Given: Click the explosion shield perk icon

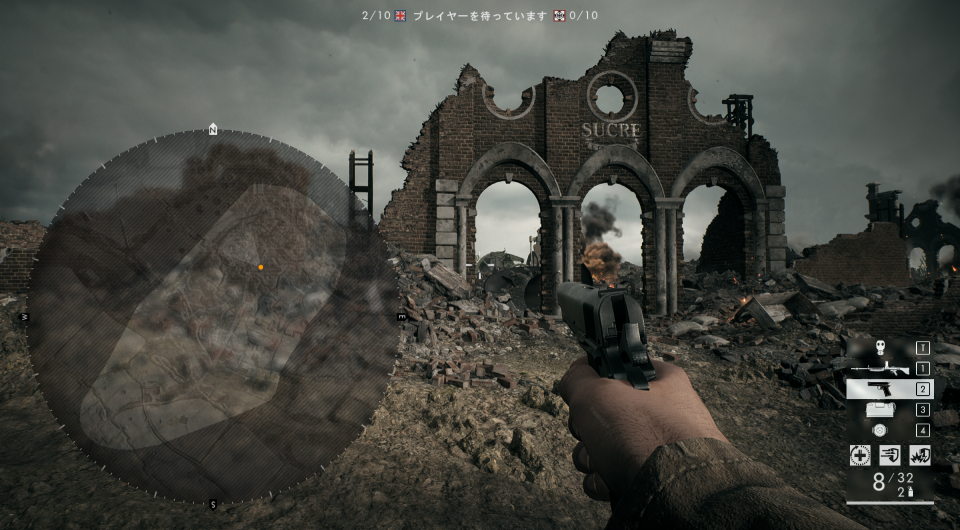Looking at the screenshot, I should tap(920, 455).
